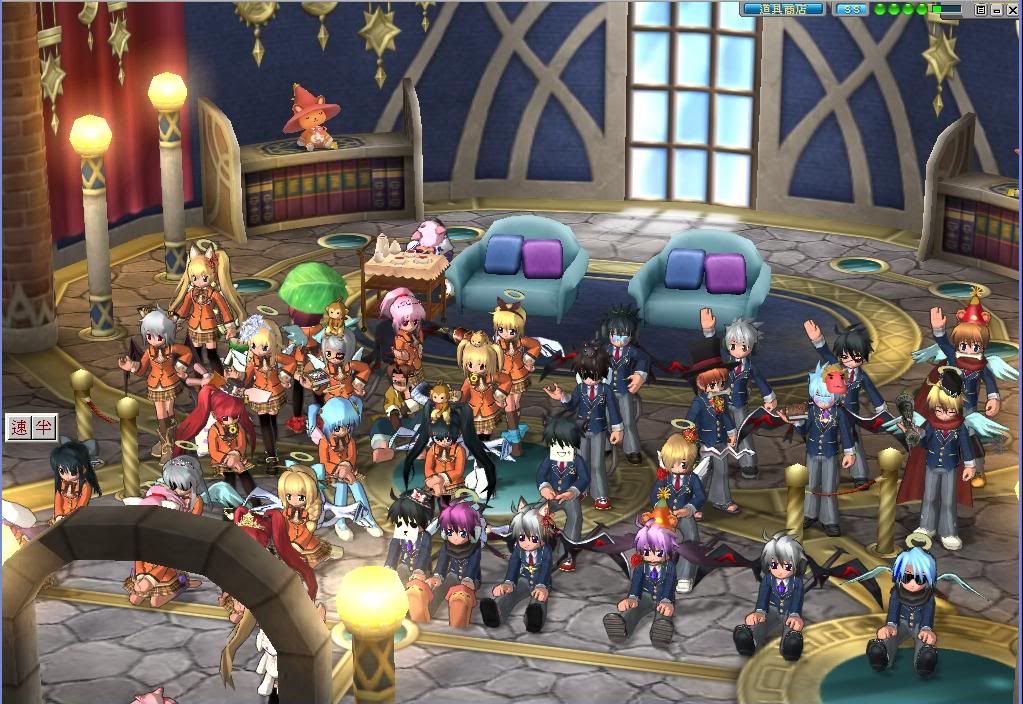Image resolution: width=1023 pixels, height=704 pixels.
Task: Click the SS screenshot button
Action: click(x=851, y=9)
